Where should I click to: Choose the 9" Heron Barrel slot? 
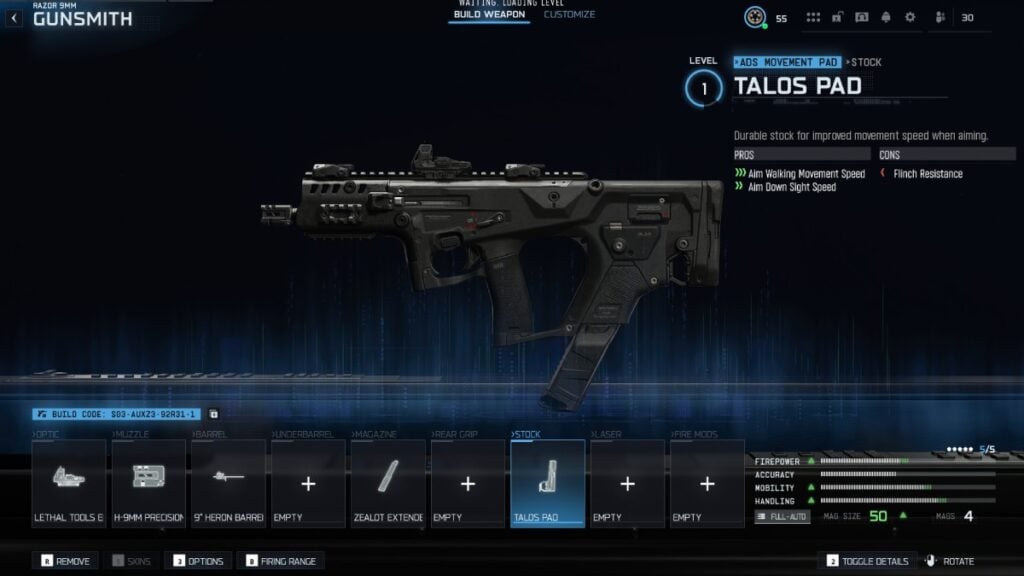click(228, 483)
